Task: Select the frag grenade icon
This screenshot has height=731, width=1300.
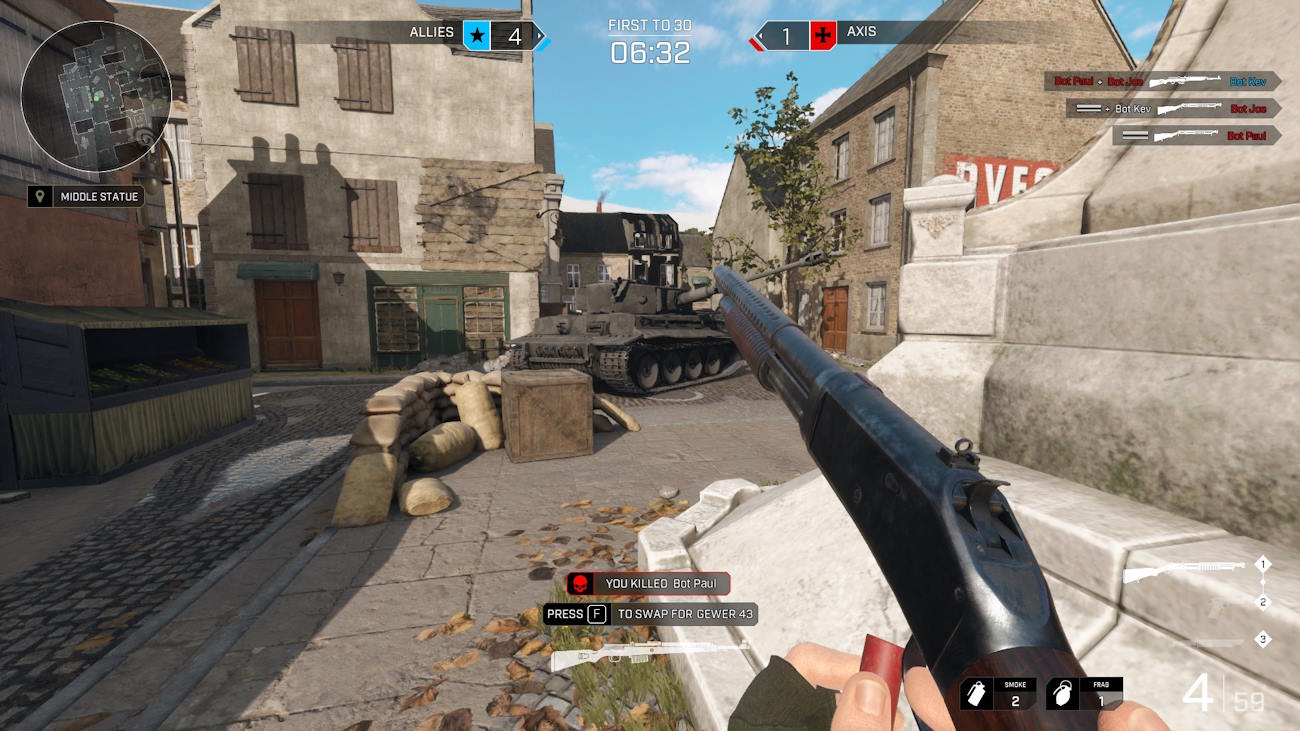Action: 1061,695
